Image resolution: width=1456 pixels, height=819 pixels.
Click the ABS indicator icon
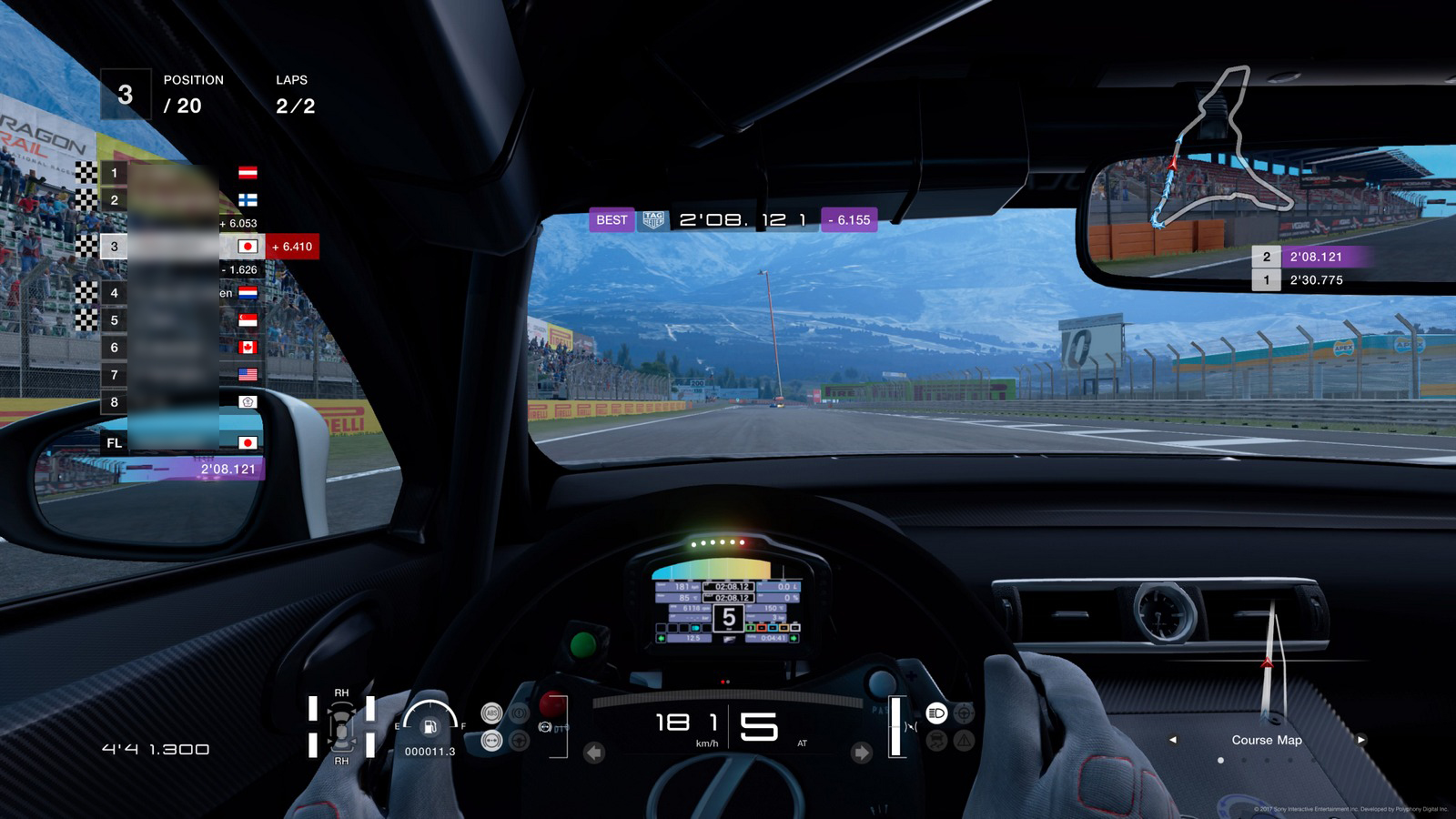coord(491,713)
